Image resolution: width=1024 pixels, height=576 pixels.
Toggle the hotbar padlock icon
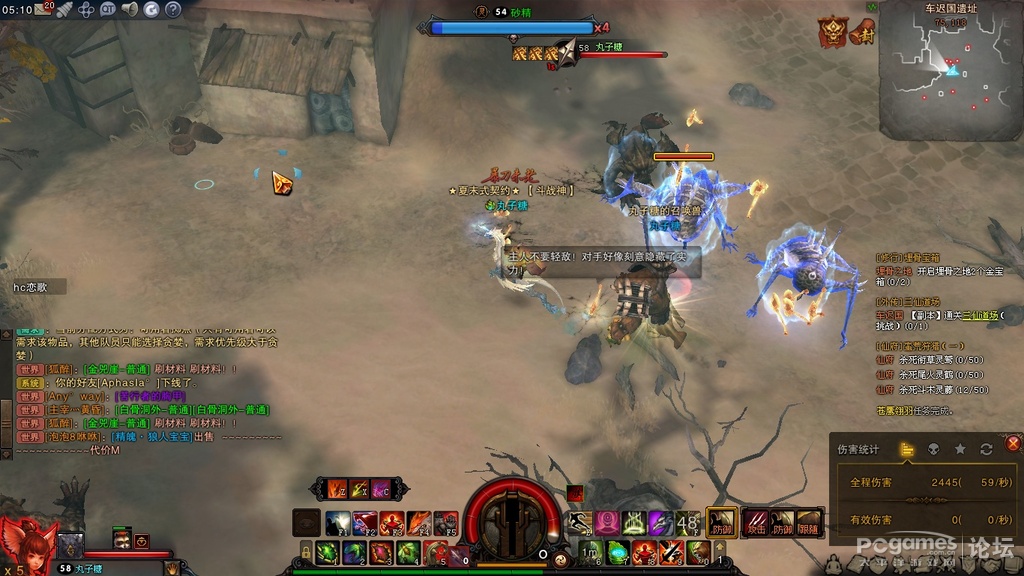coord(306,552)
